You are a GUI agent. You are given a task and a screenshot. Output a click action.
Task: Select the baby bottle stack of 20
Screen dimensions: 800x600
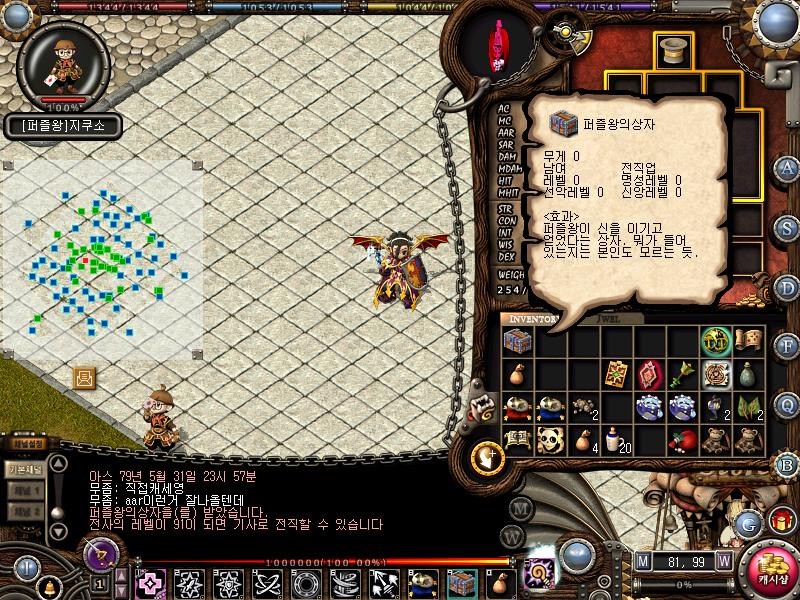point(617,440)
